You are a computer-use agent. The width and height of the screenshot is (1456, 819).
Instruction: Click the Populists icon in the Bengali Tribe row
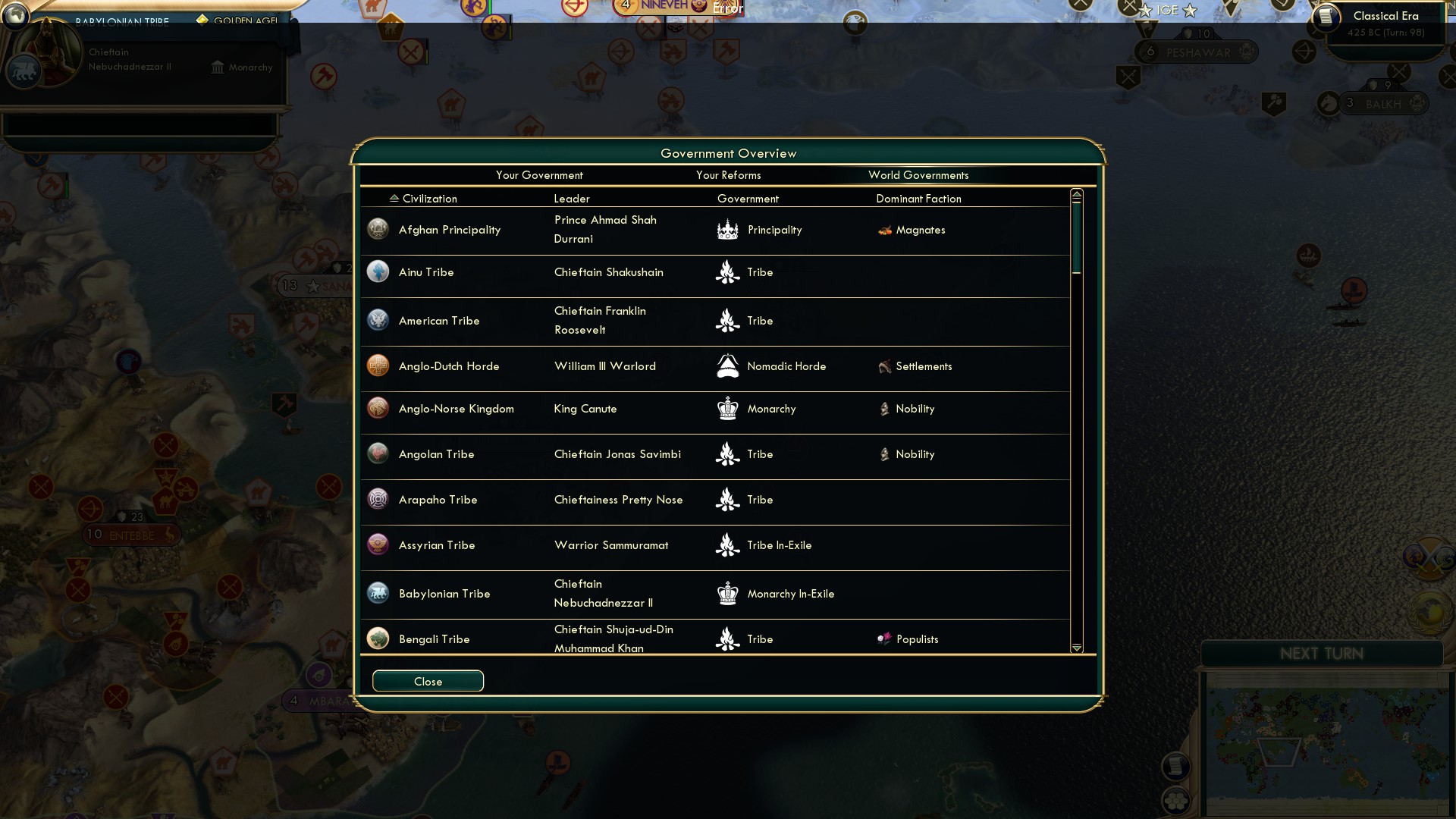click(x=884, y=639)
